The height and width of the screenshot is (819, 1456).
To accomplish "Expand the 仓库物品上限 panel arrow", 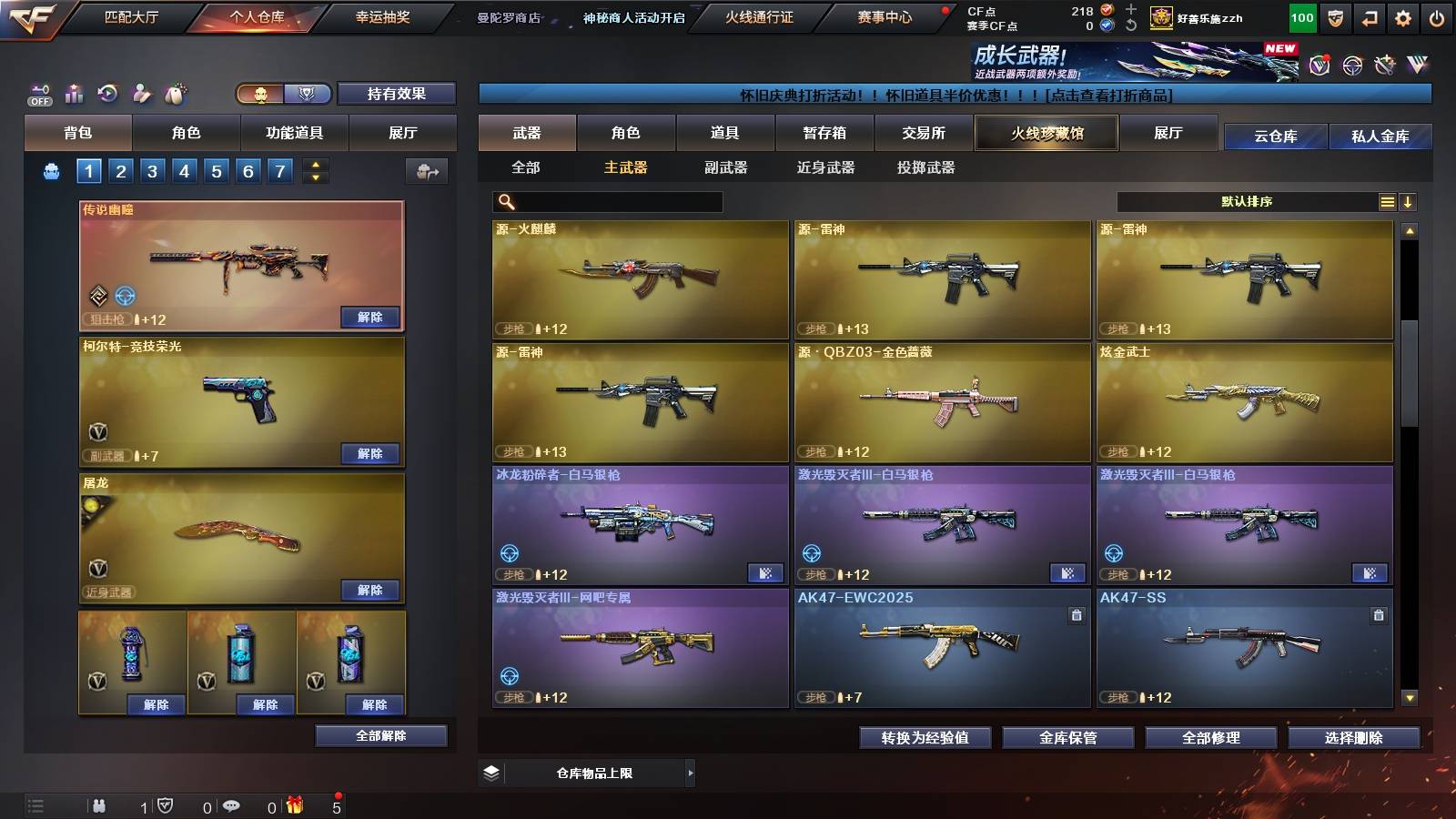I will (x=692, y=773).
